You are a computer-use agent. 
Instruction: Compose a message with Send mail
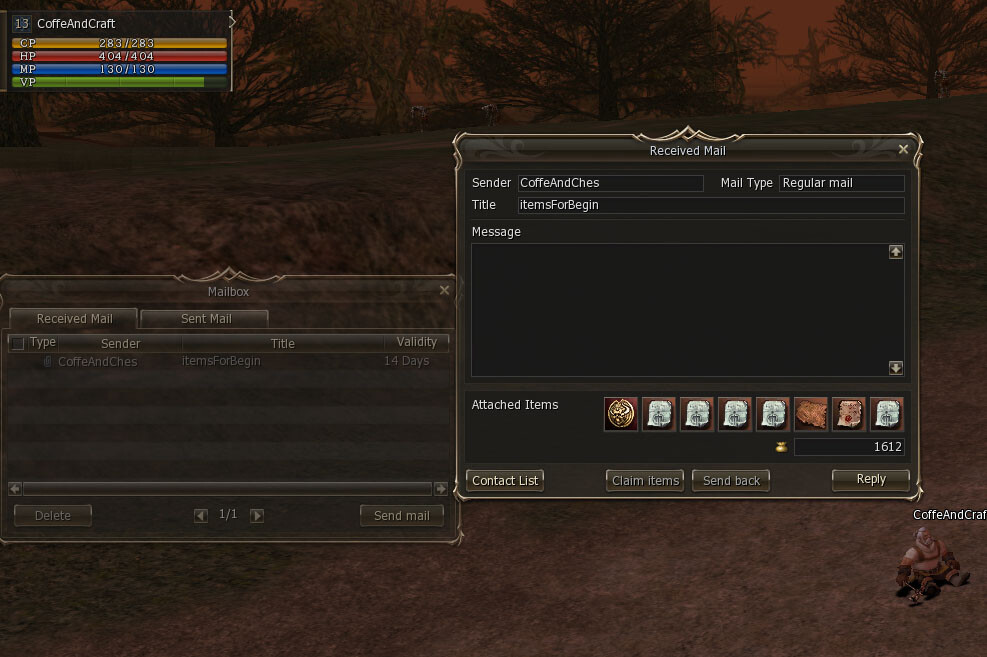point(401,516)
